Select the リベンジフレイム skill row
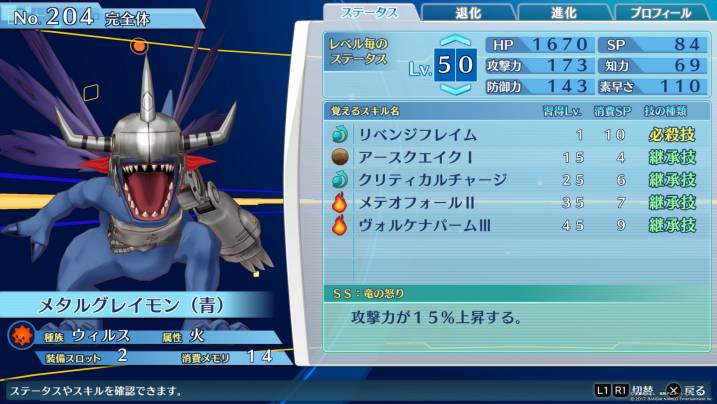This screenshot has width=717, height=404. tap(514, 134)
